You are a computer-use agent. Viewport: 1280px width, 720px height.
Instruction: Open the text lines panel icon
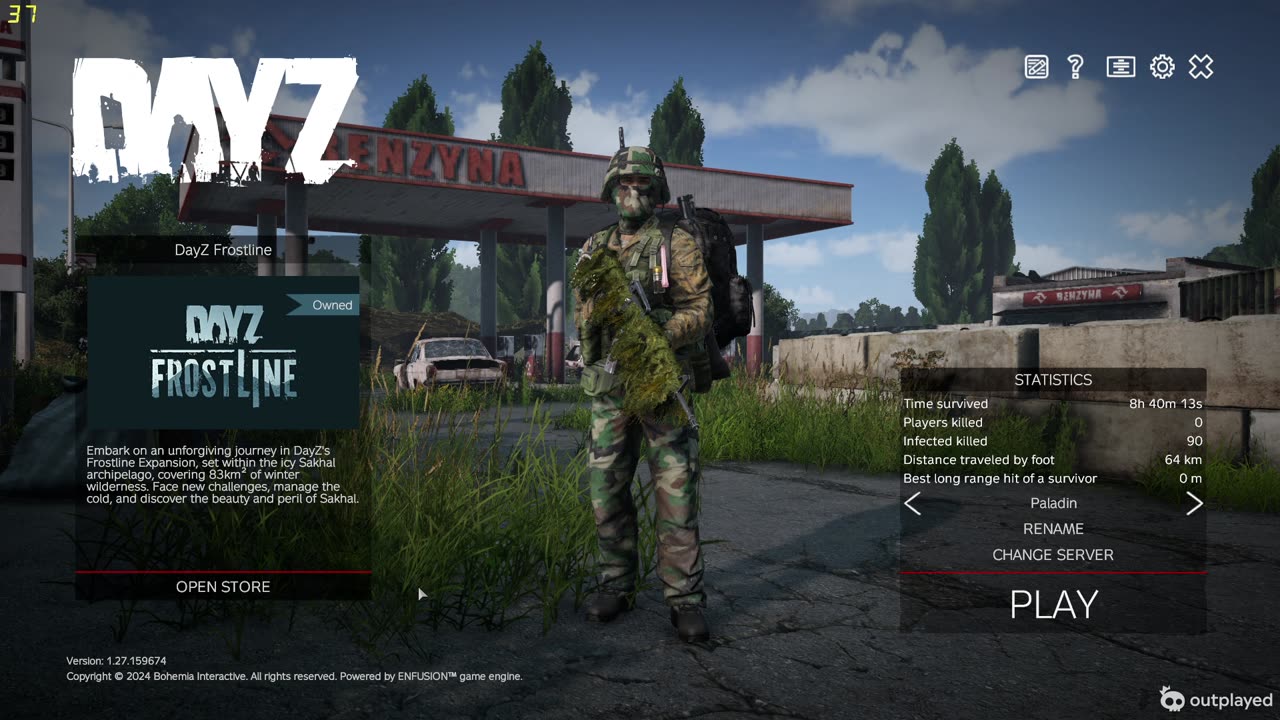1120,67
